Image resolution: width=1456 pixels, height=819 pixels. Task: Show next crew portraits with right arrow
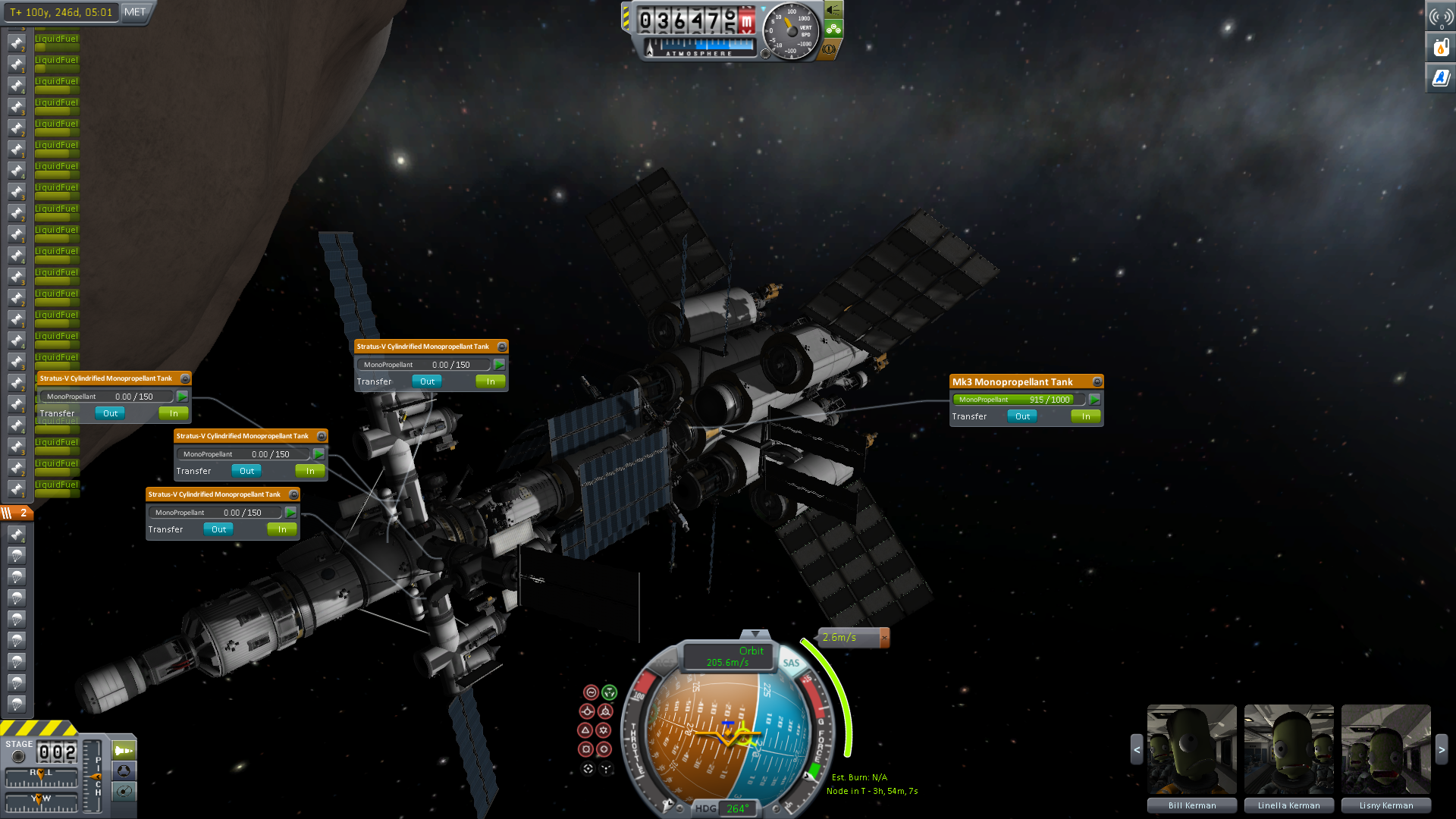1442,750
